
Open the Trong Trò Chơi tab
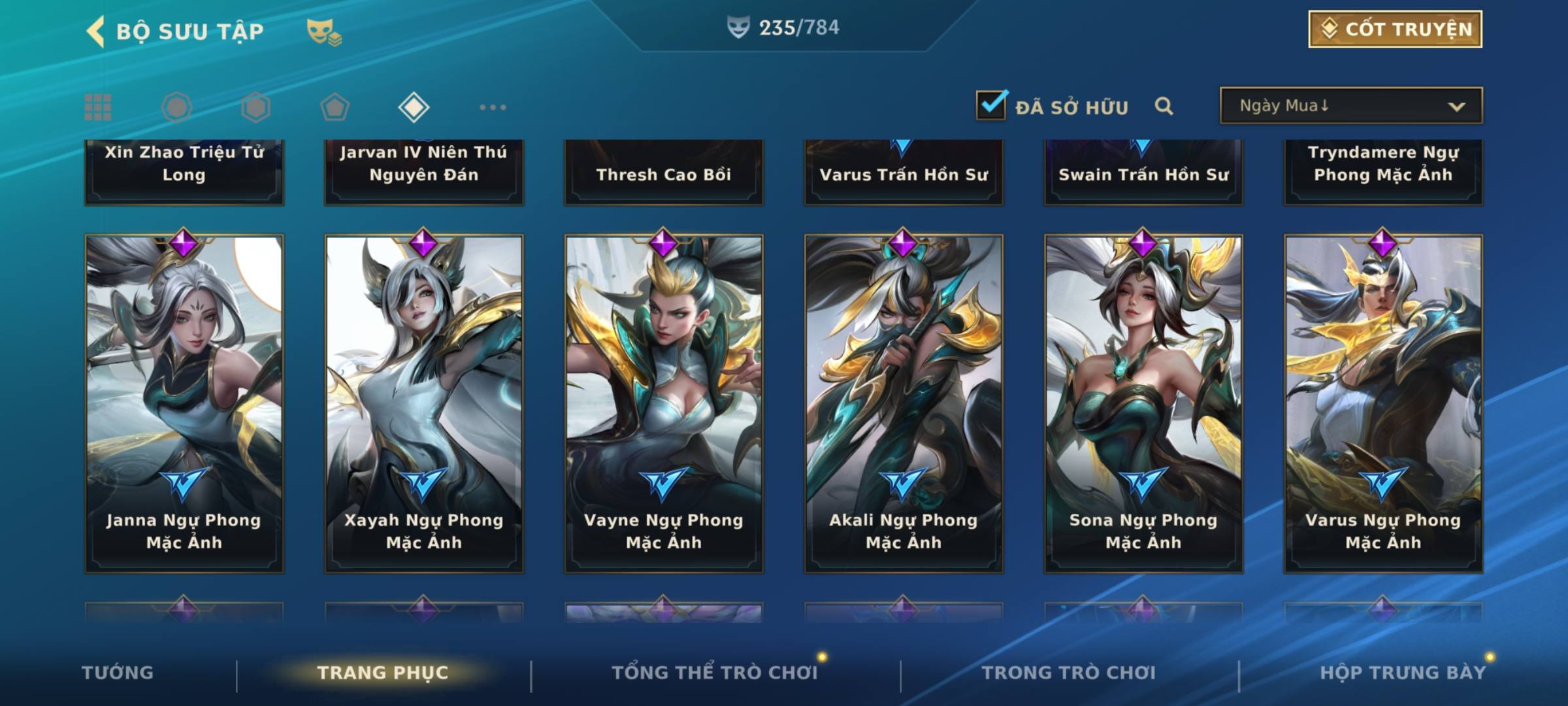coord(1068,673)
